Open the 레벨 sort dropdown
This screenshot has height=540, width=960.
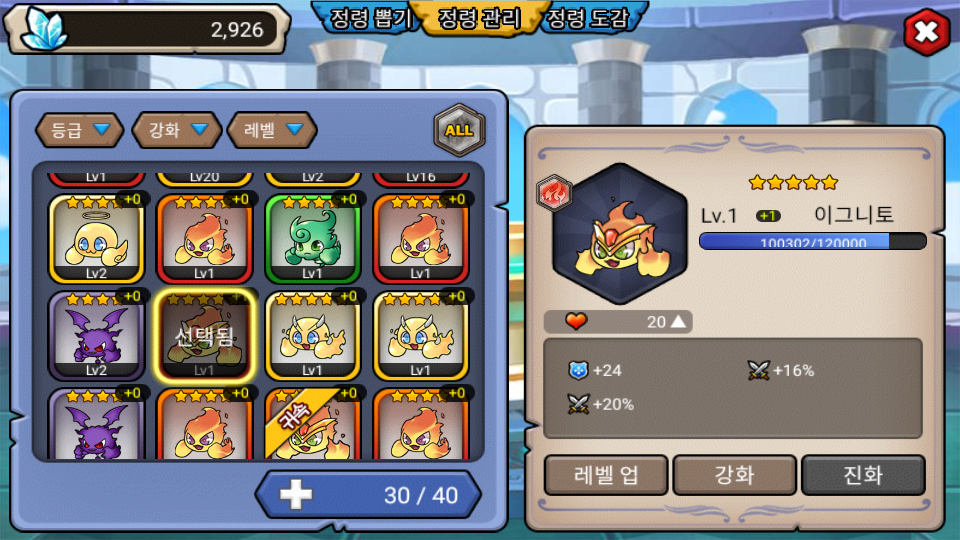click(272, 130)
